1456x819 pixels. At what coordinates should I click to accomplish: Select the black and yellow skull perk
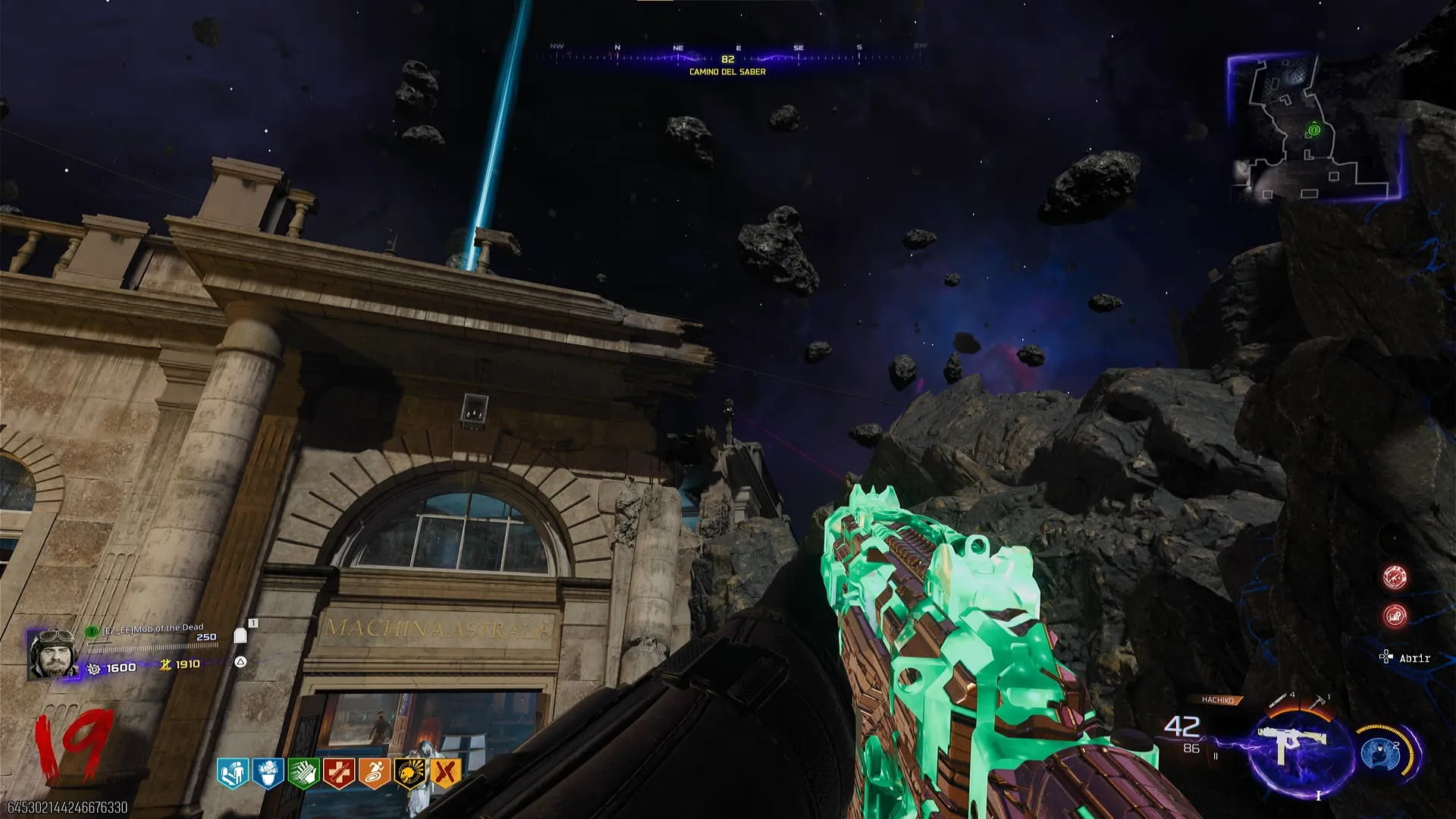409,773
